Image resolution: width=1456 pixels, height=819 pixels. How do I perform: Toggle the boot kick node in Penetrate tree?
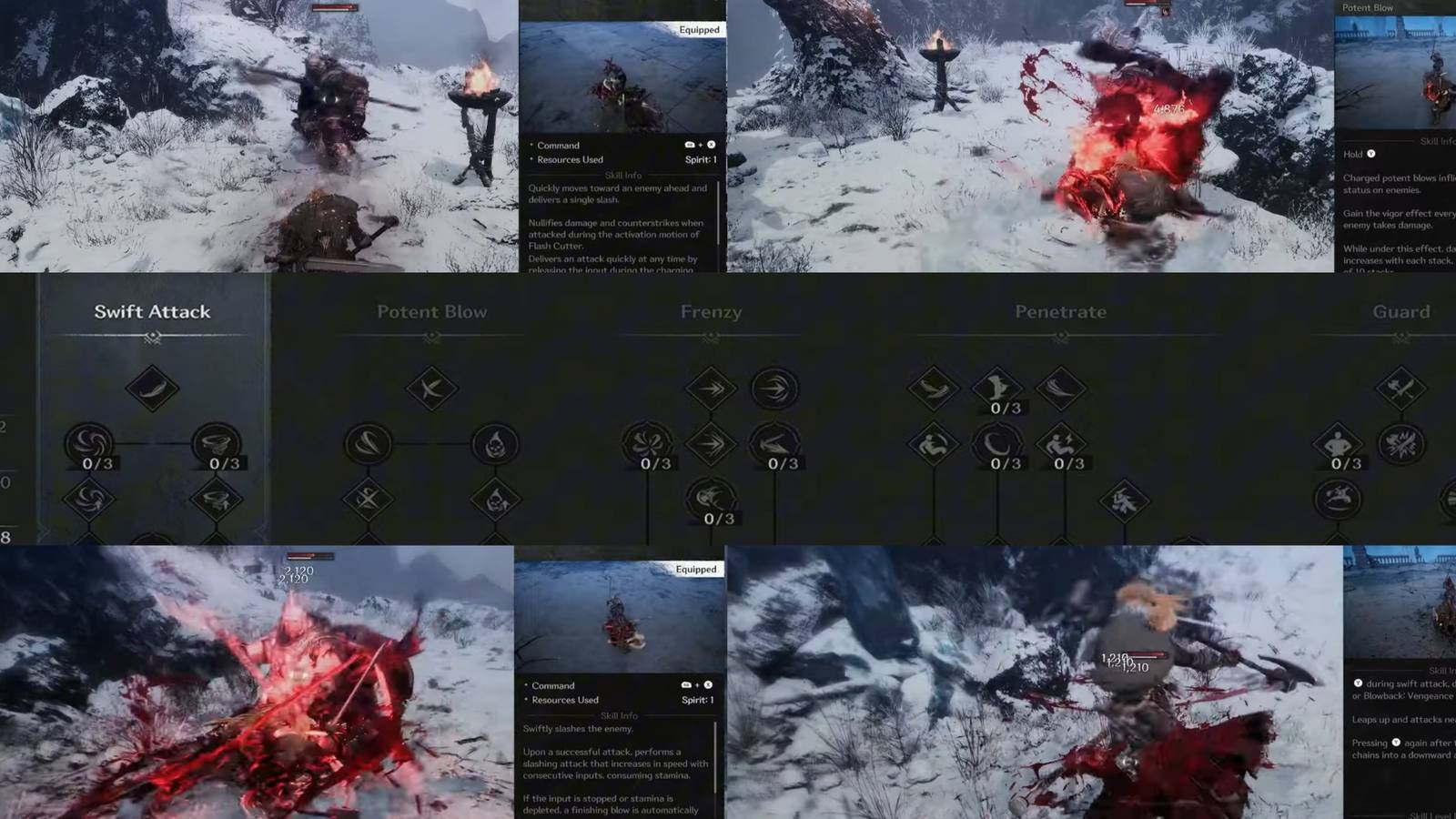click(x=997, y=386)
